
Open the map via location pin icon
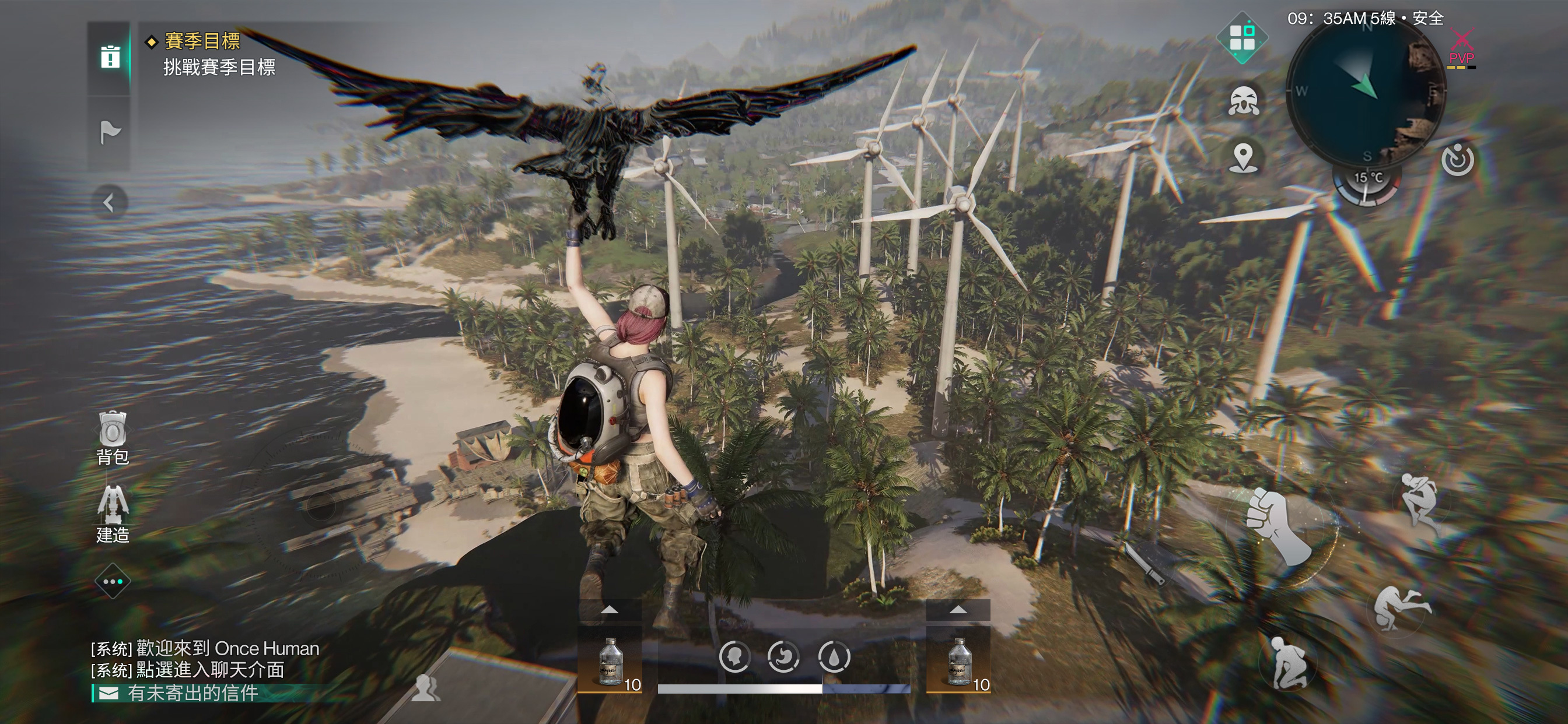click(1243, 157)
